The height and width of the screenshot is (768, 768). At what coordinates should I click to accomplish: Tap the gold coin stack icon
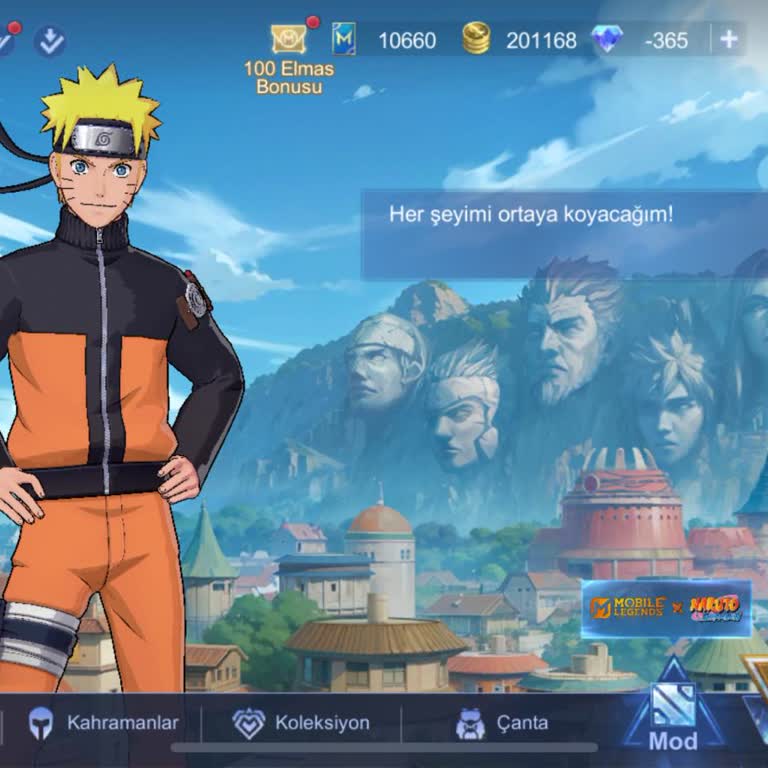(476, 40)
